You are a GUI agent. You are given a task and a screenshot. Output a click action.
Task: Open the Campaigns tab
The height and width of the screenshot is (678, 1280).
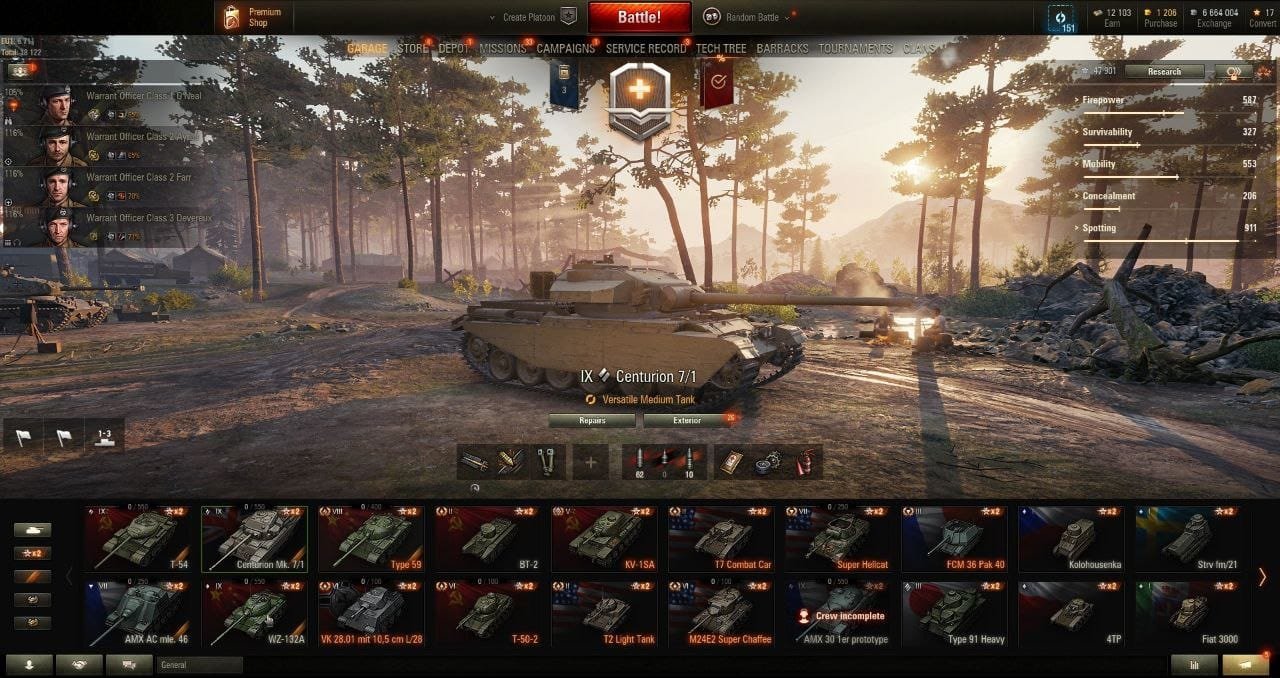566,48
